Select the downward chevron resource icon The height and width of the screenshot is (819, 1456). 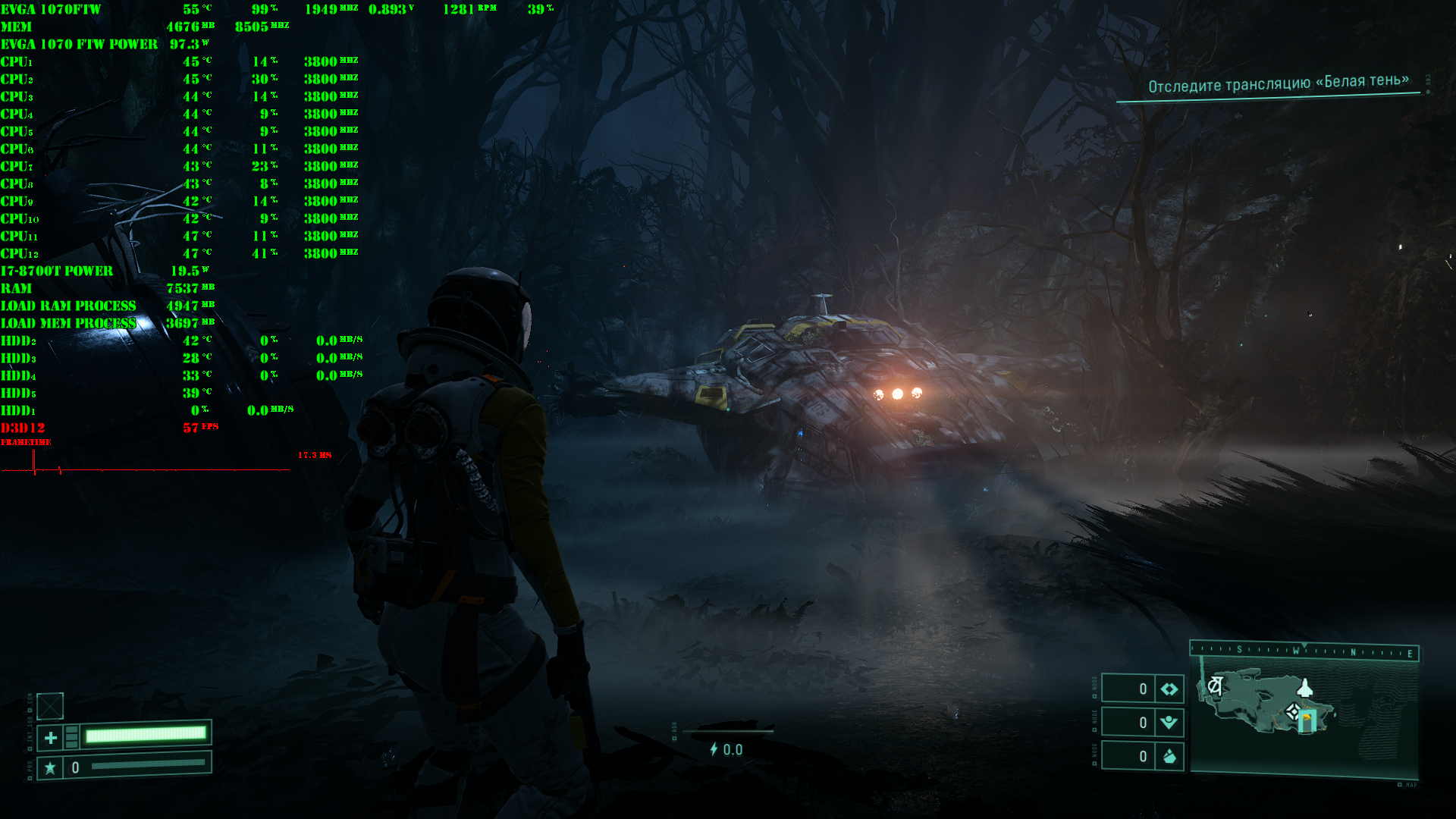1169,723
